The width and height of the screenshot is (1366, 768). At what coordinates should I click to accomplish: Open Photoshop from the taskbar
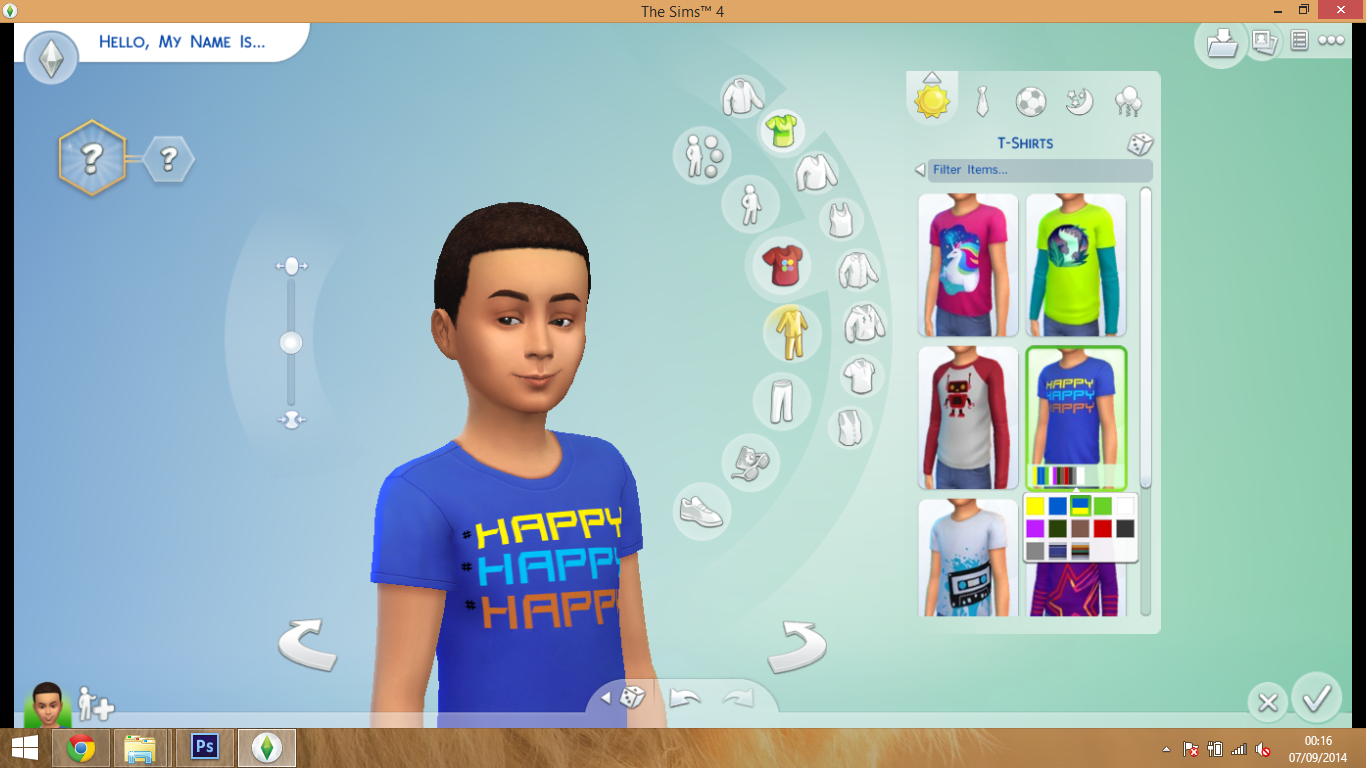click(x=204, y=747)
